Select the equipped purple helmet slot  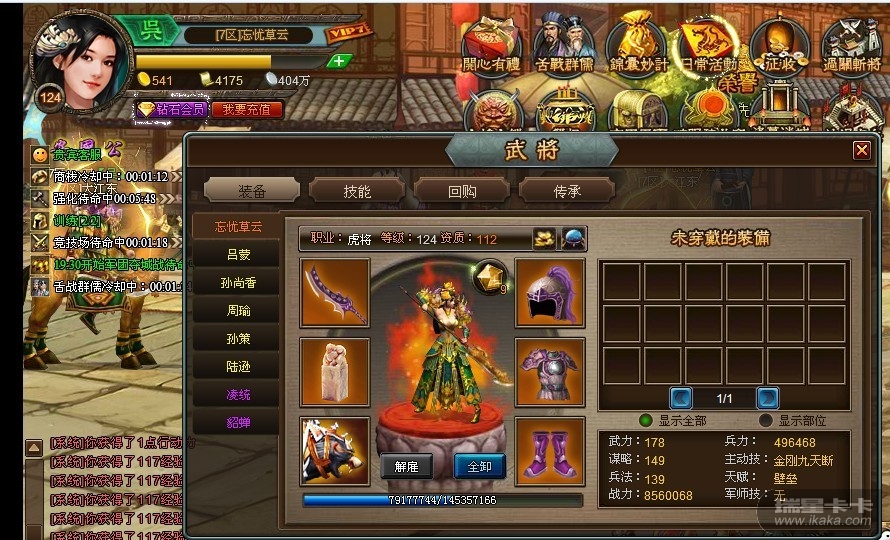pos(550,292)
